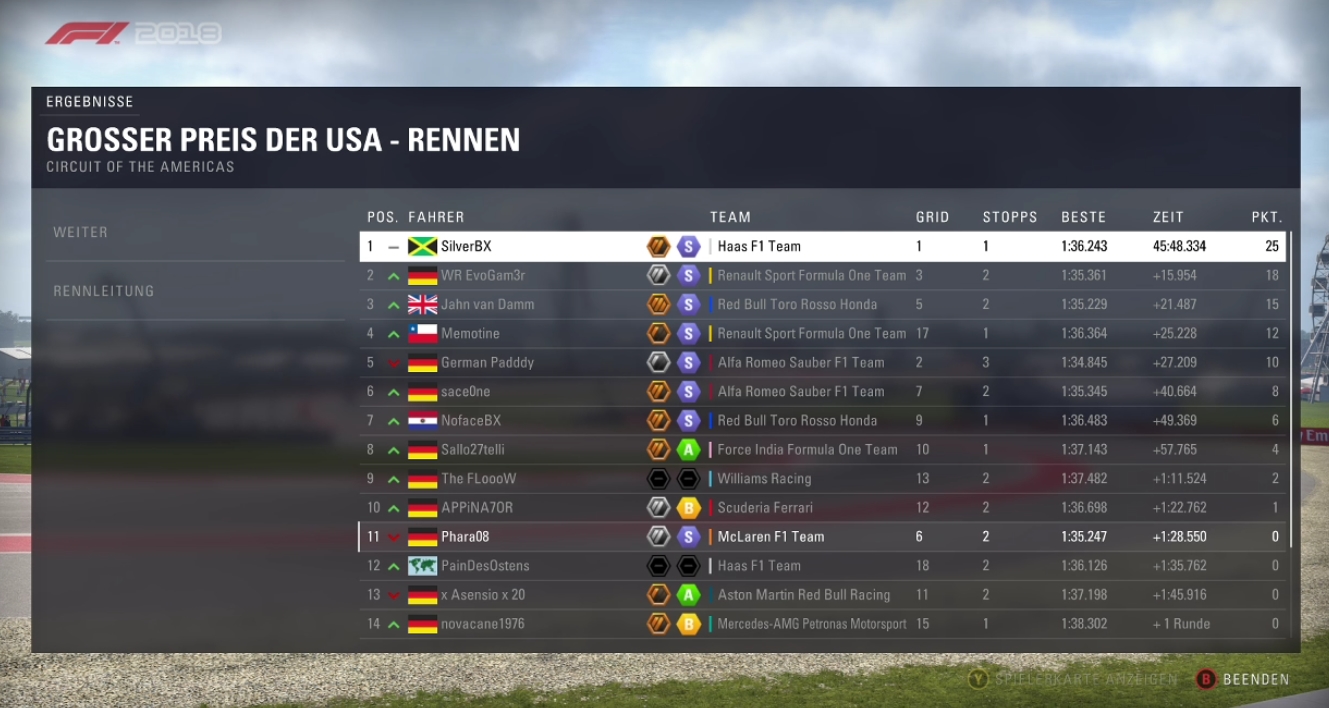Select German Padddy's result row
The image size is (1329, 708).
click(822, 362)
